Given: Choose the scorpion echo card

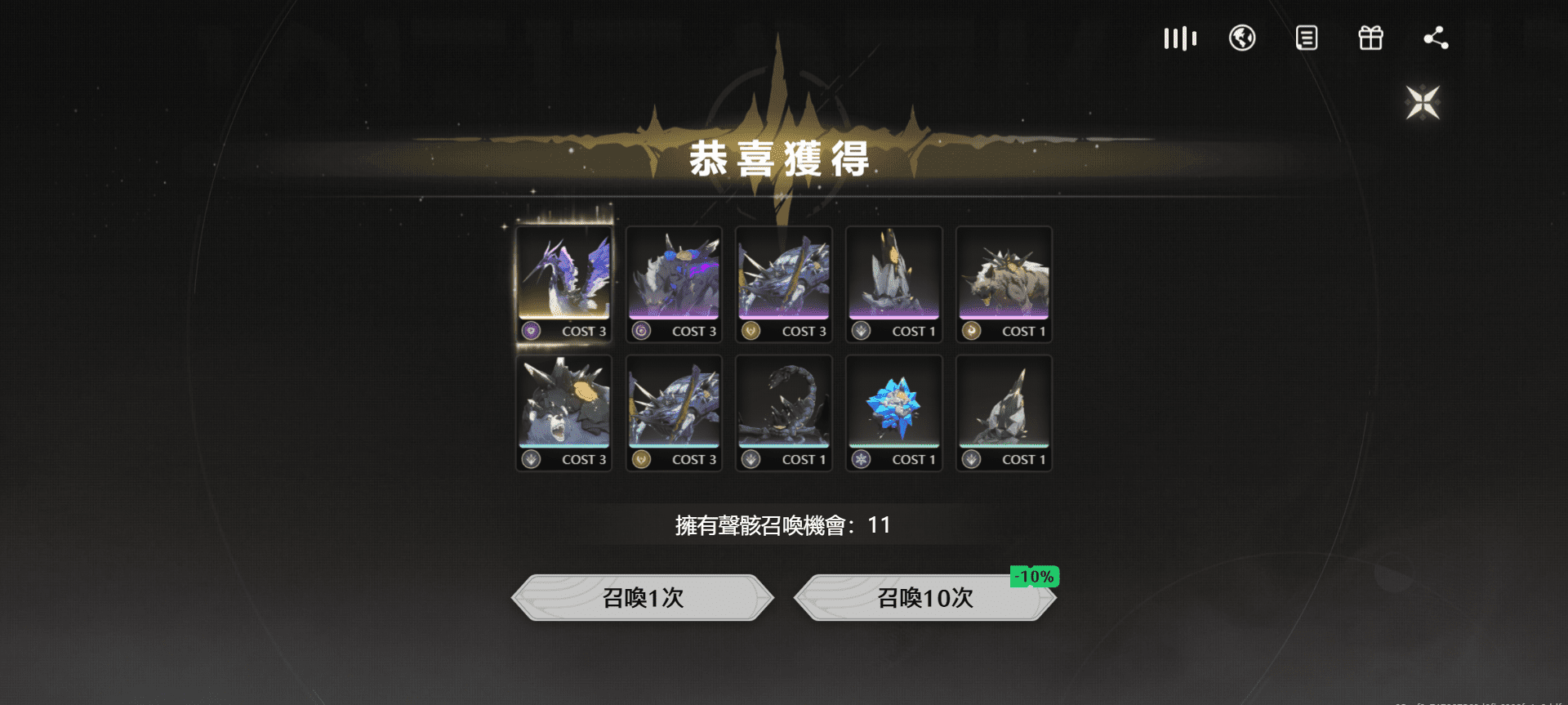Looking at the screenshot, I should pyautogui.click(x=784, y=412).
